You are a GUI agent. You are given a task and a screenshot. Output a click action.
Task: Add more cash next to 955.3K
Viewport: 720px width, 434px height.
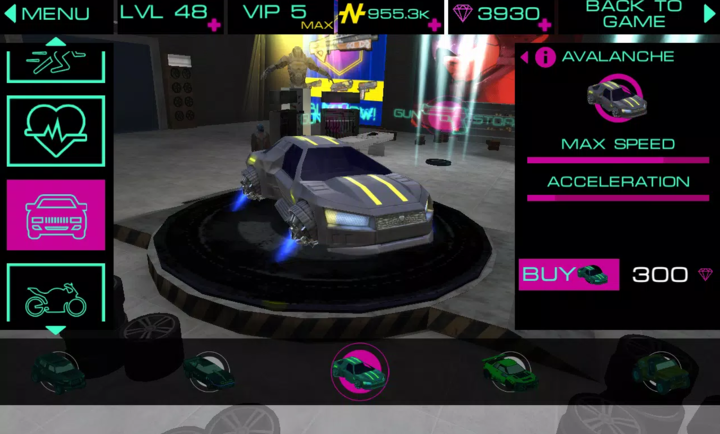(x=434, y=24)
